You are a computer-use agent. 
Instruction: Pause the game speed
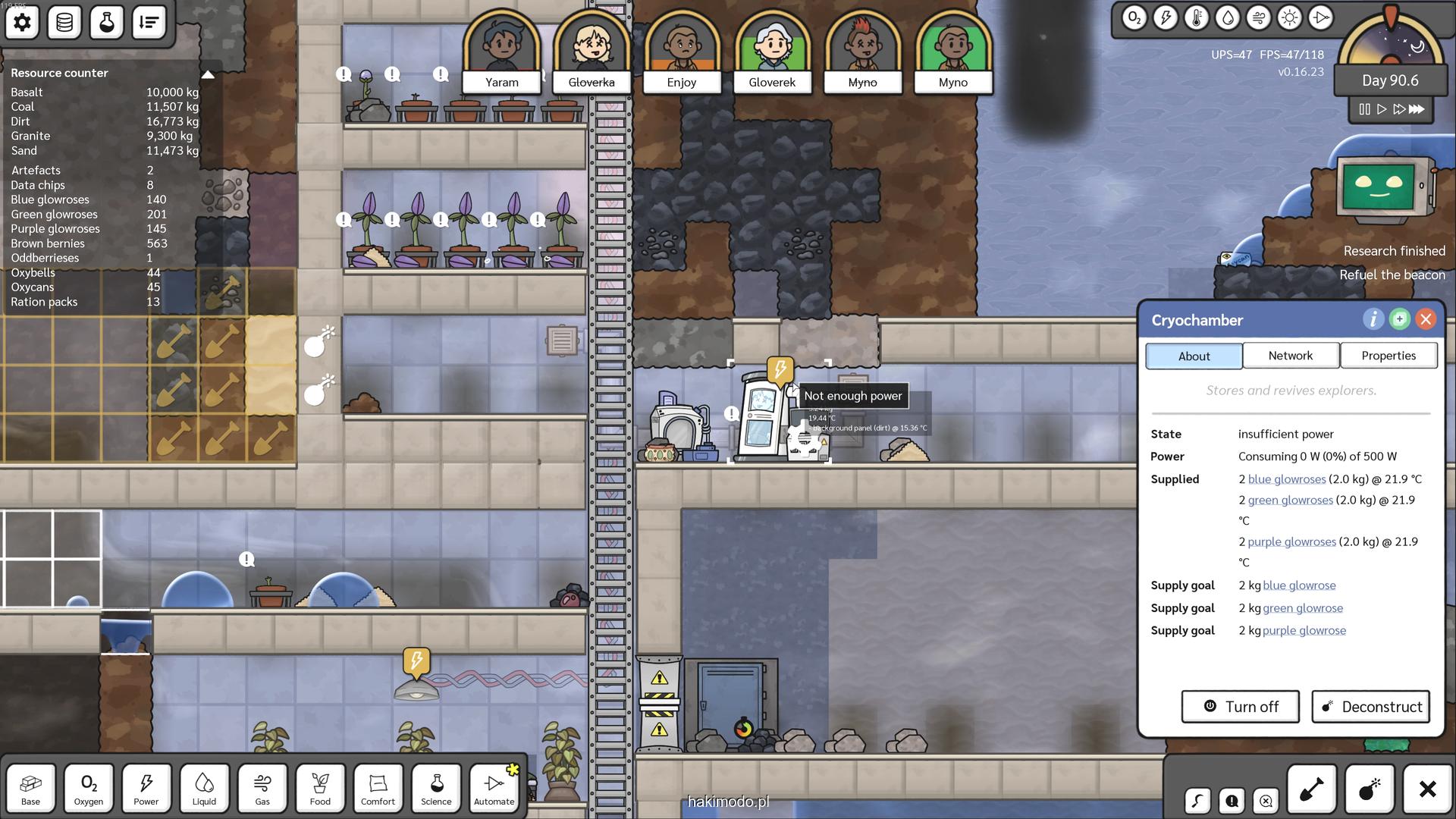pyautogui.click(x=1364, y=109)
